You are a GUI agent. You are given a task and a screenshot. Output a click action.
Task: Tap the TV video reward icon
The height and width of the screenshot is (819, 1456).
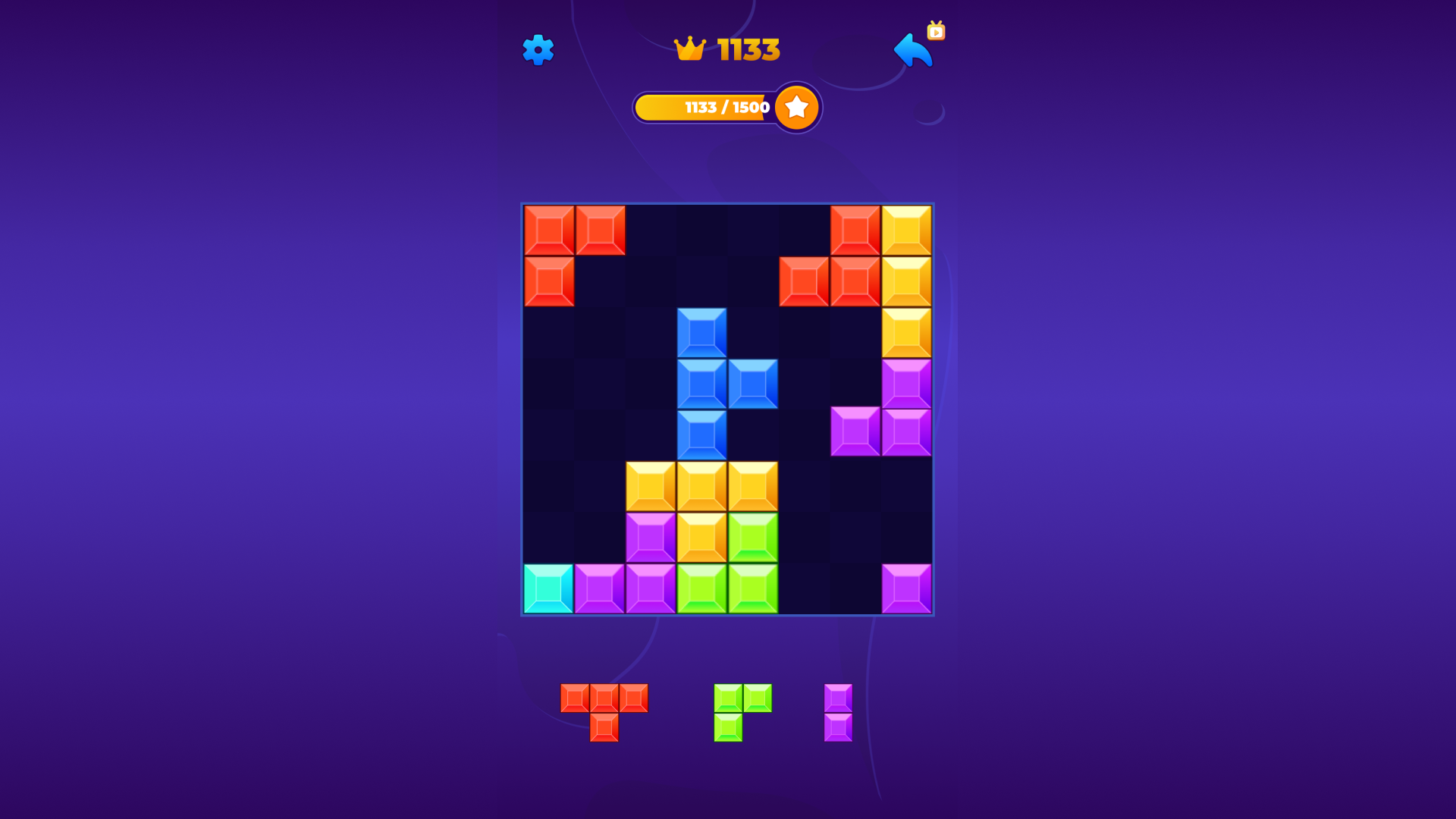pos(936,32)
